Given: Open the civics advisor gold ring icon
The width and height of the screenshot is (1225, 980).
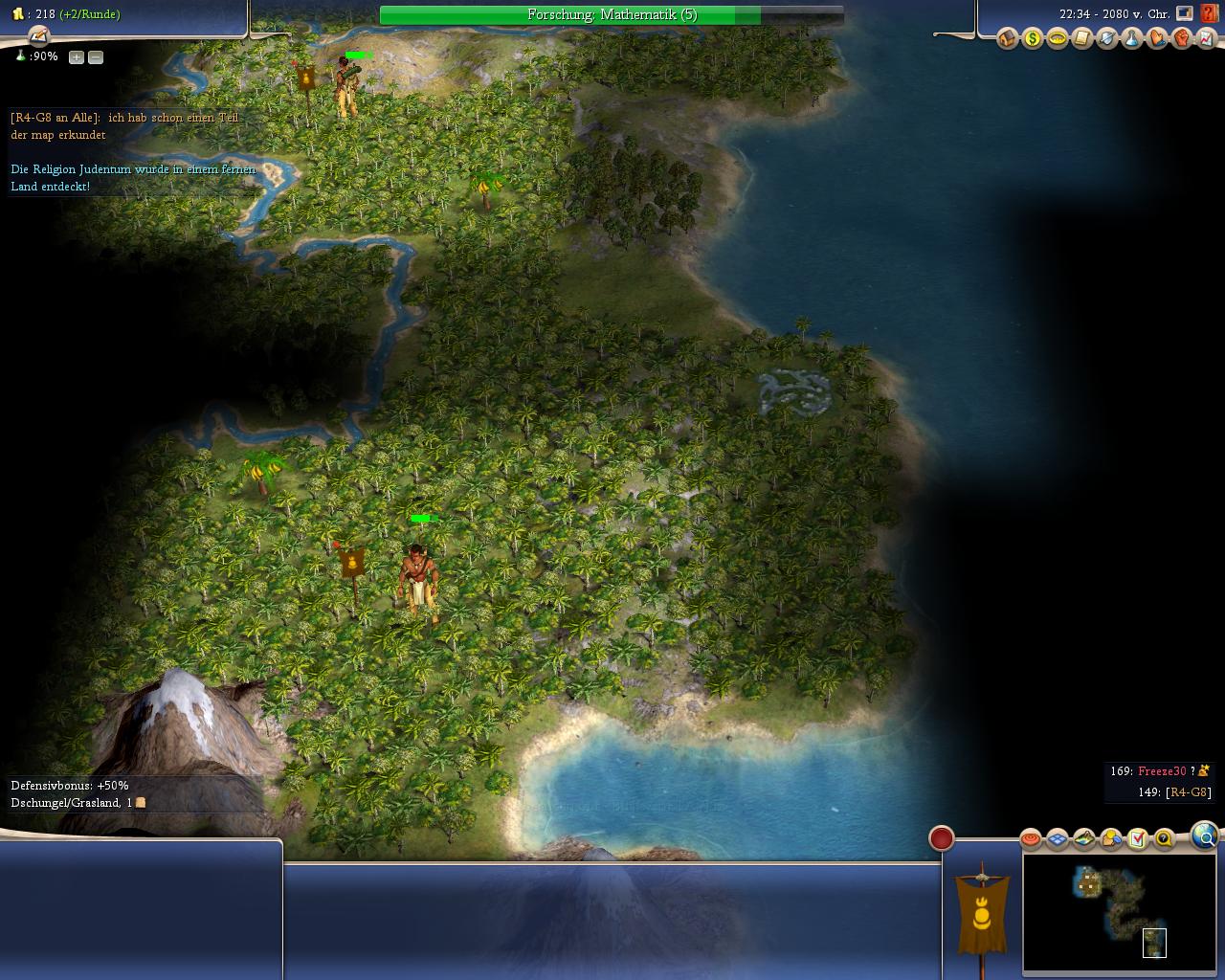Looking at the screenshot, I should (x=1057, y=39).
